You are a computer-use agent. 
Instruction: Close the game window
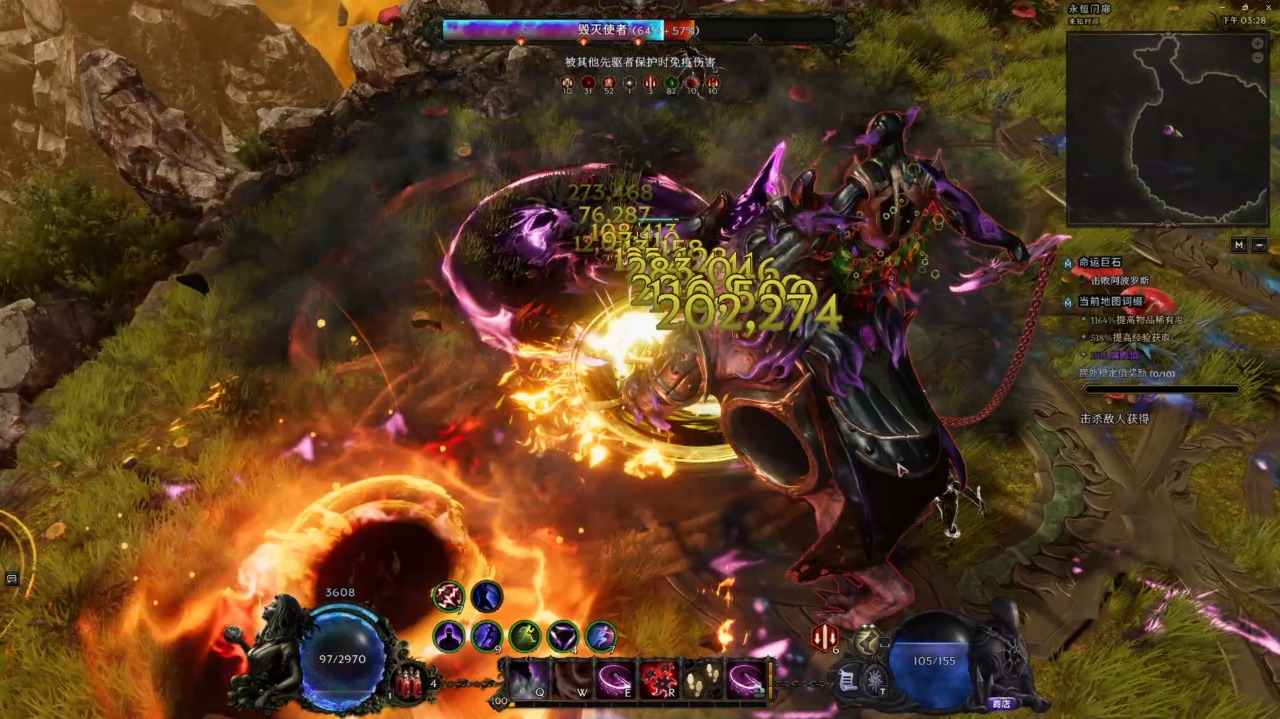[1269, 7]
